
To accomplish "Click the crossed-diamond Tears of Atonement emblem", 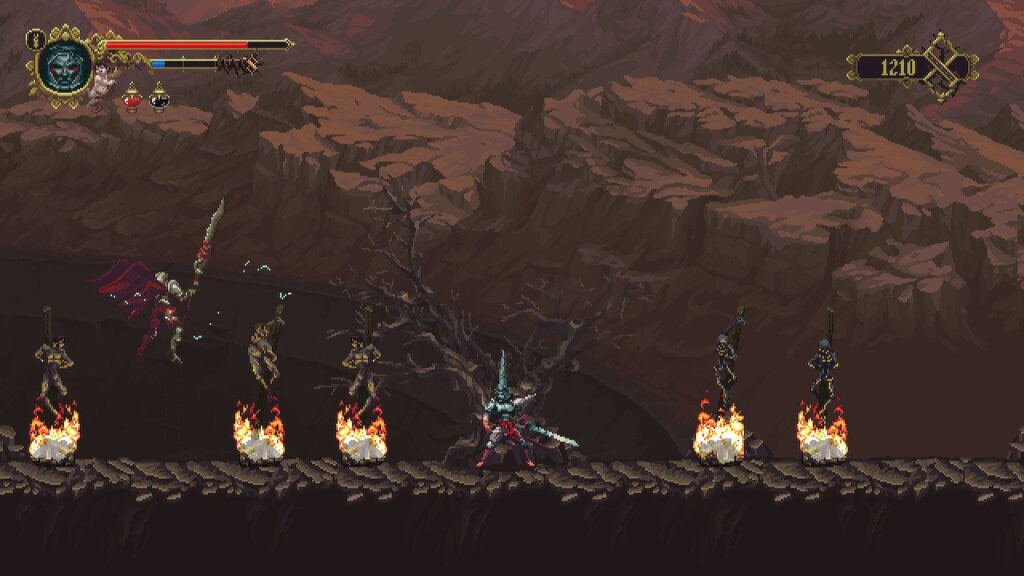I will [x=944, y=67].
